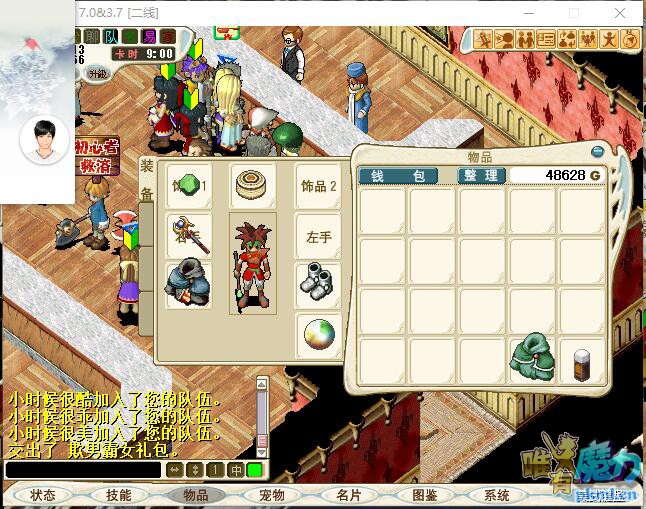The height and width of the screenshot is (509, 646).
Task: Open the 钱包 wallet in the inventory
Action: (398, 175)
